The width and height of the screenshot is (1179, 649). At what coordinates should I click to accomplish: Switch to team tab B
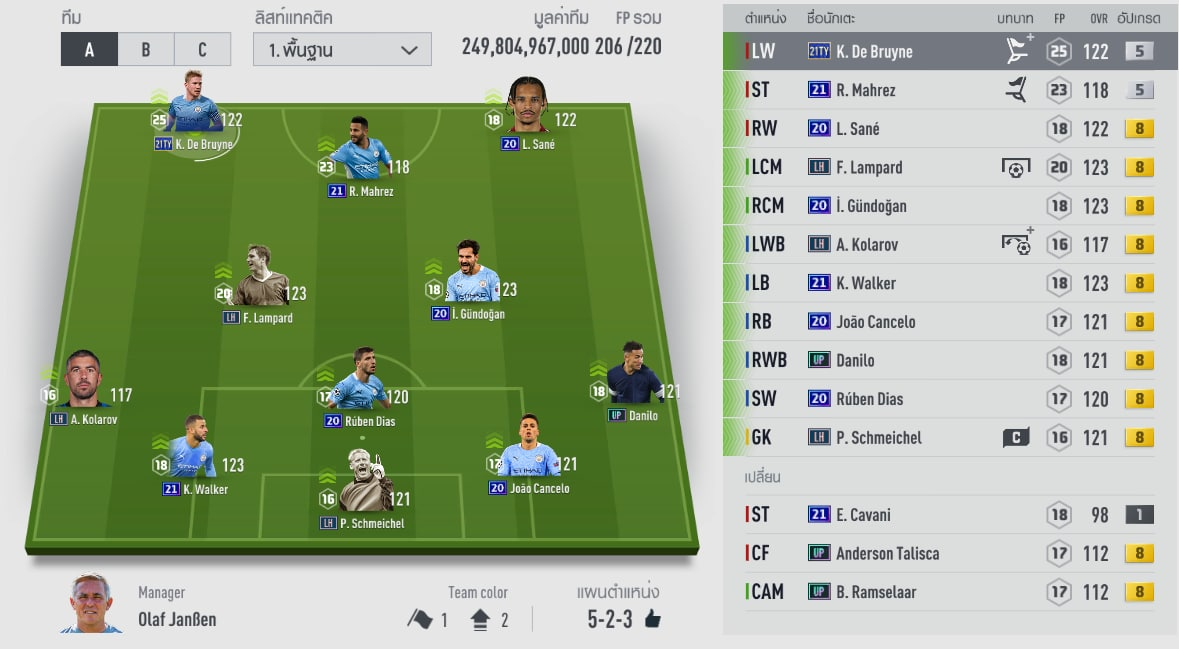click(x=146, y=49)
